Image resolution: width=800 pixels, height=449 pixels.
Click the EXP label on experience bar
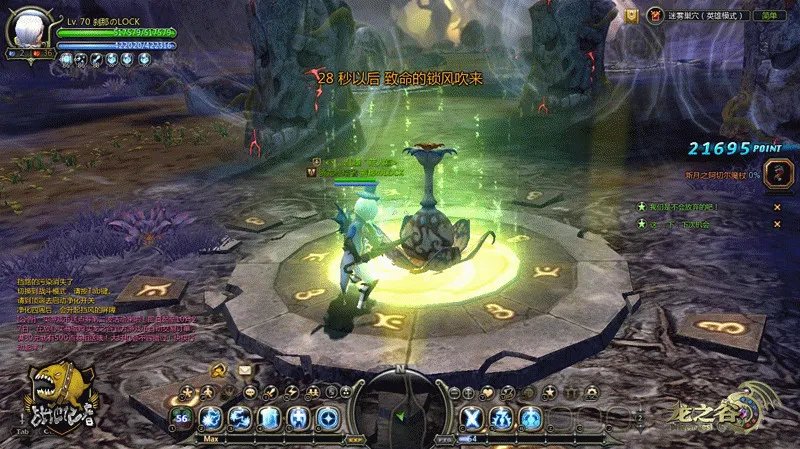[x=352, y=438]
